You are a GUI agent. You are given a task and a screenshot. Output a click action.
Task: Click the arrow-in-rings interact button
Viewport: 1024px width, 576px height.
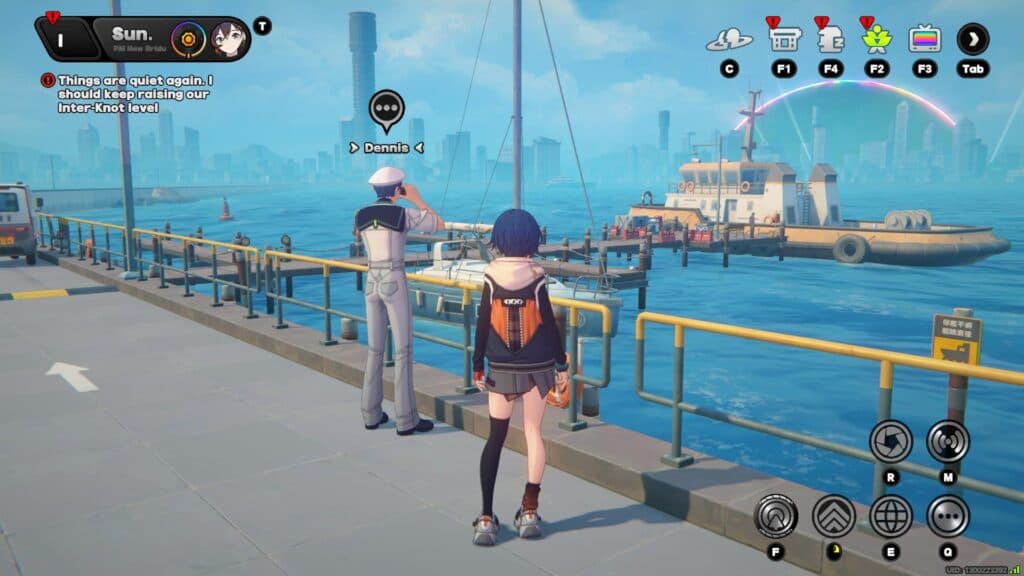point(776,516)
